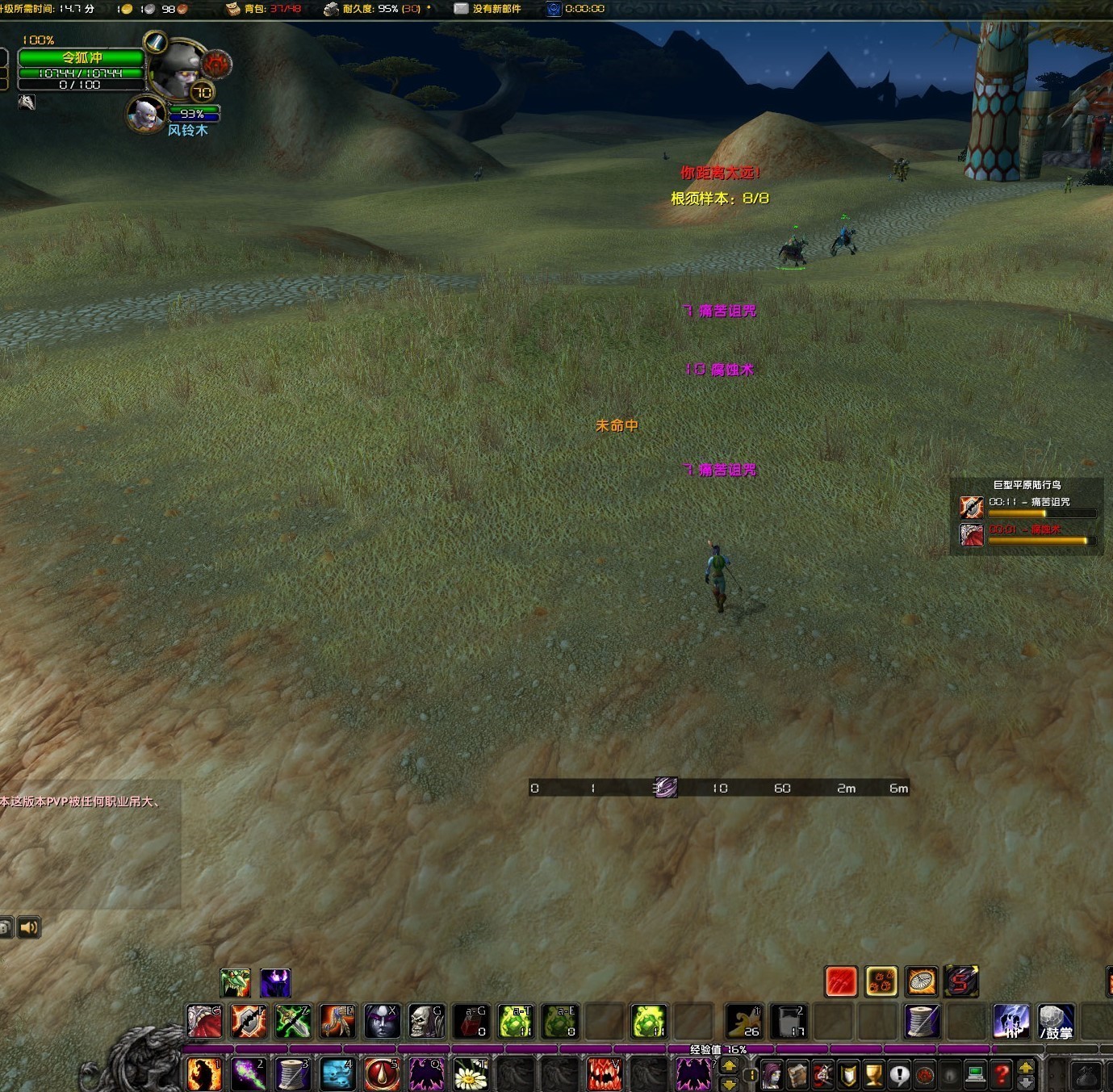Click the /鼓掌 applaud macro button
The image size is (1113, 1092).
(1056, 1021)
